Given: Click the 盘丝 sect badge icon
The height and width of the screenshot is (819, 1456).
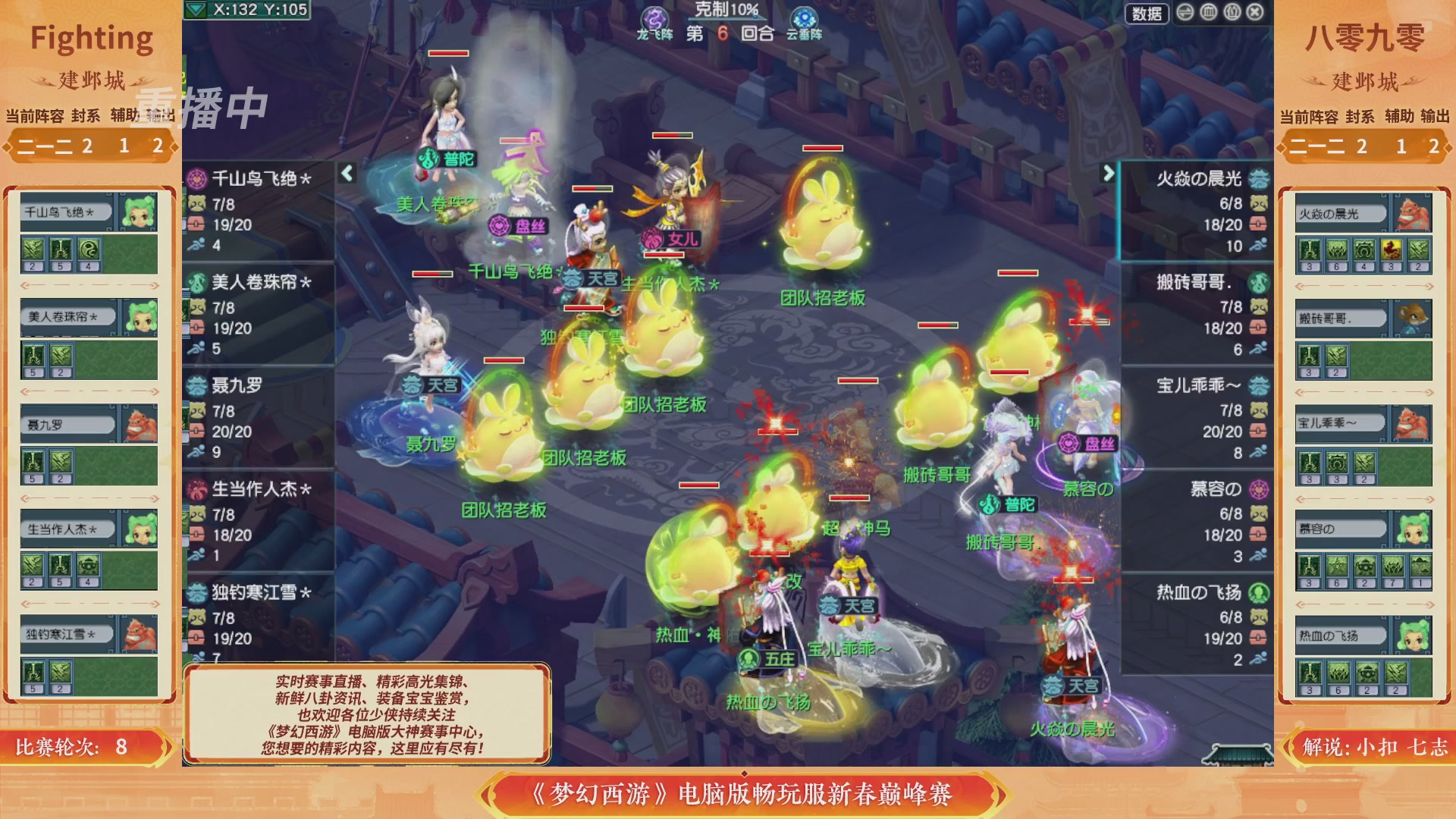Looking at the screenshot, I should 500,224.
